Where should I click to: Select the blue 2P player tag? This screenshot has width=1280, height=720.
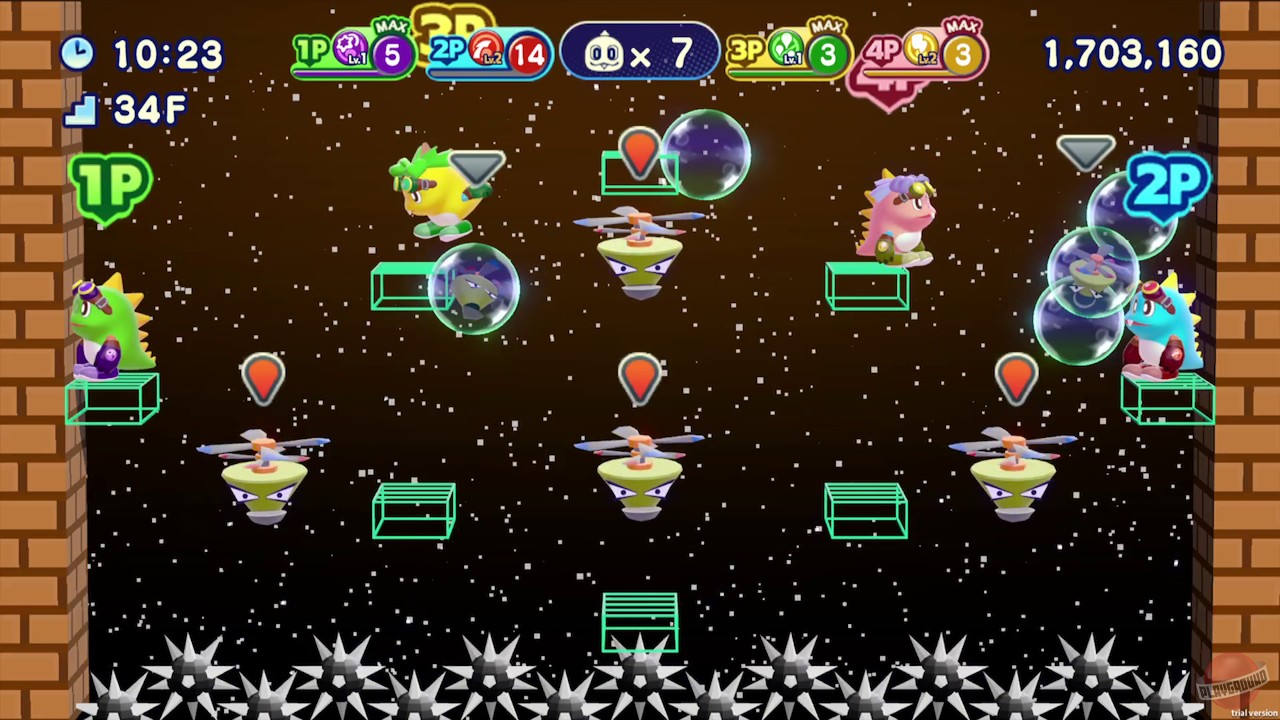click(1168, 185)
